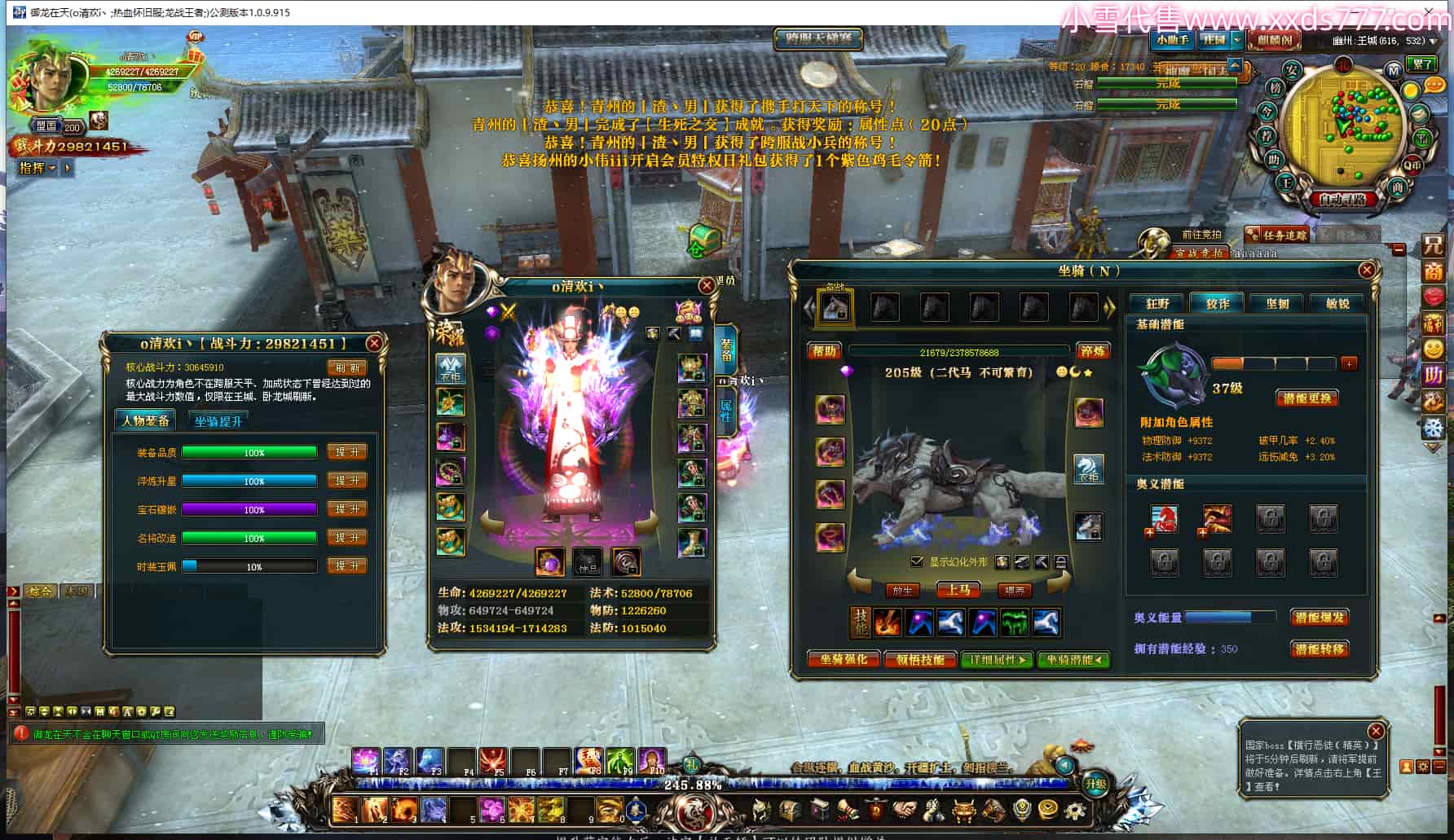The image size is (1454, 840).
Task: Open 坐骑强化 mount enhancement
Action: tap(844, 659)
